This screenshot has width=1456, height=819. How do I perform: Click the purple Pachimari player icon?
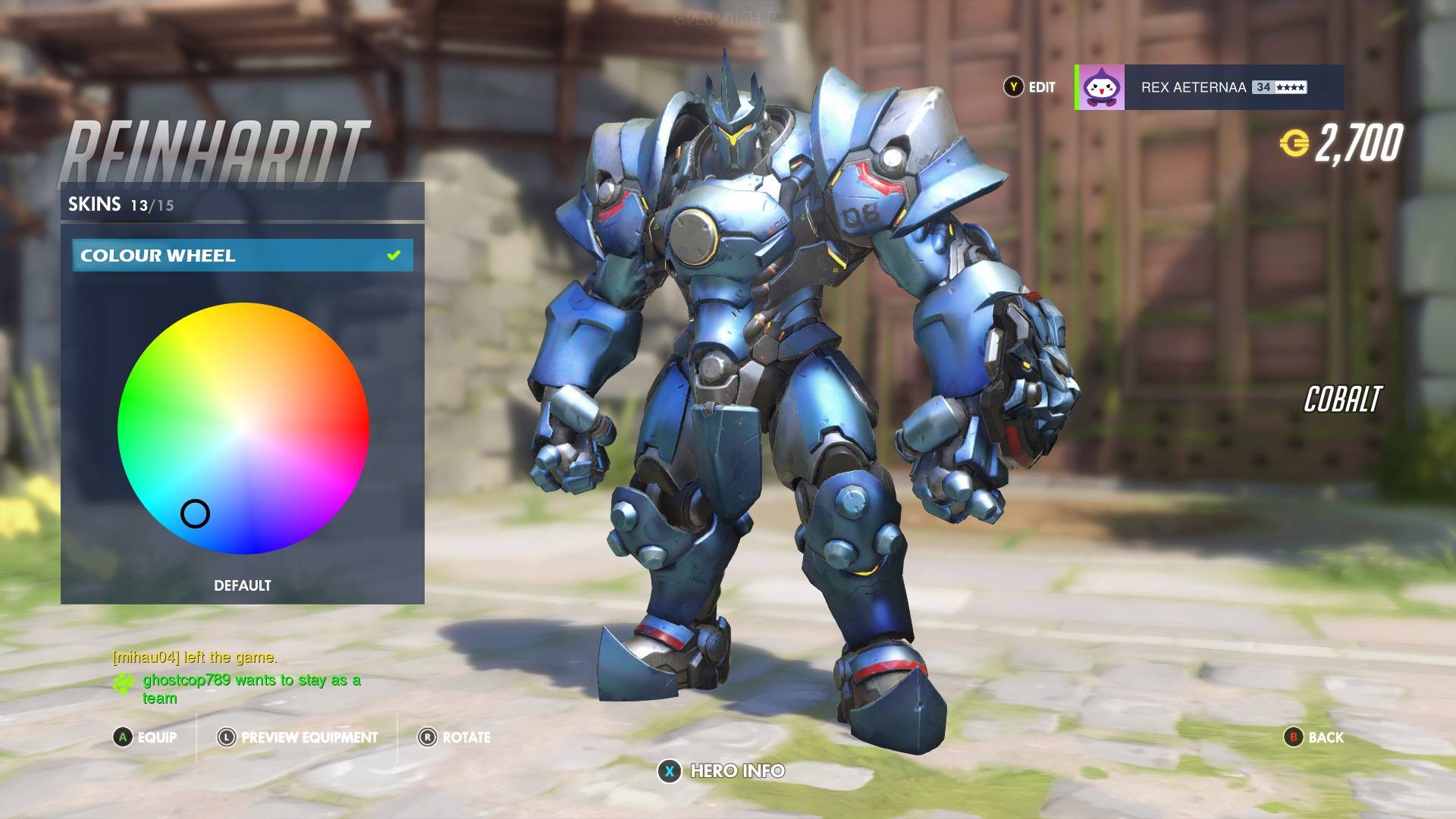(x=1100, y=87)
